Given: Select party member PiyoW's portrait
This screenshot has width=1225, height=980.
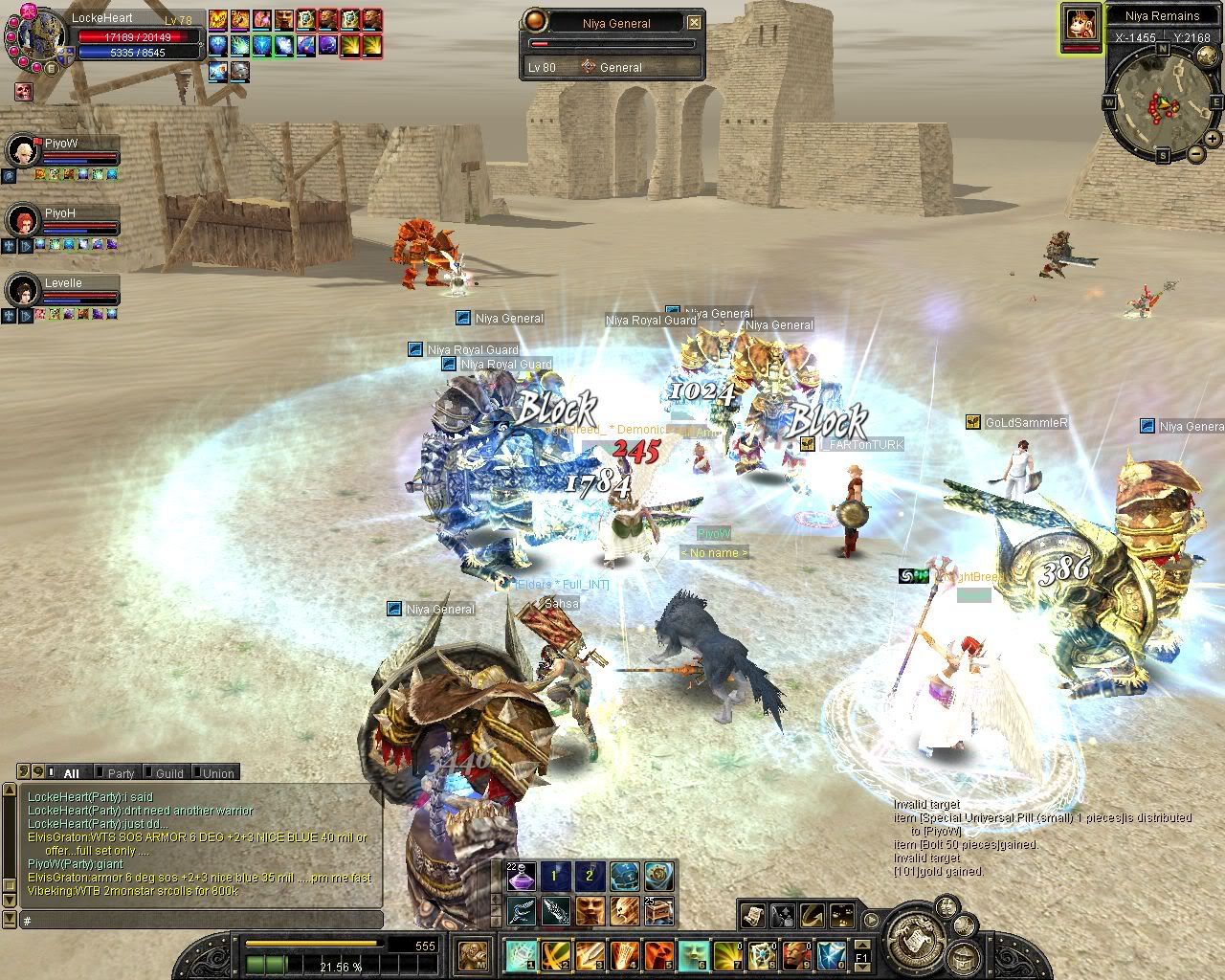Looking at the screenshot, I should tap(21, 151).
